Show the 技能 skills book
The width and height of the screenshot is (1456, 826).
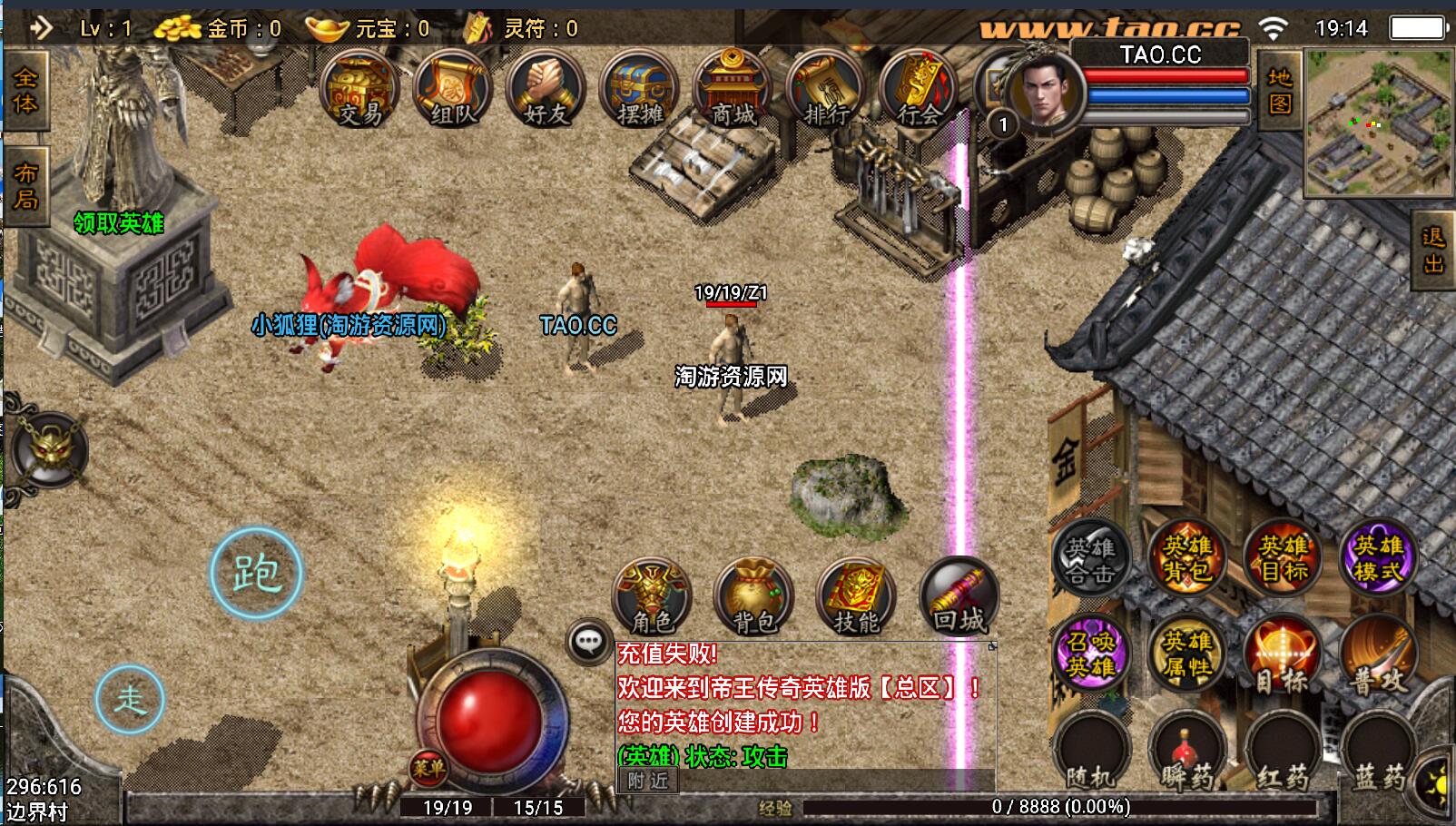856,596
